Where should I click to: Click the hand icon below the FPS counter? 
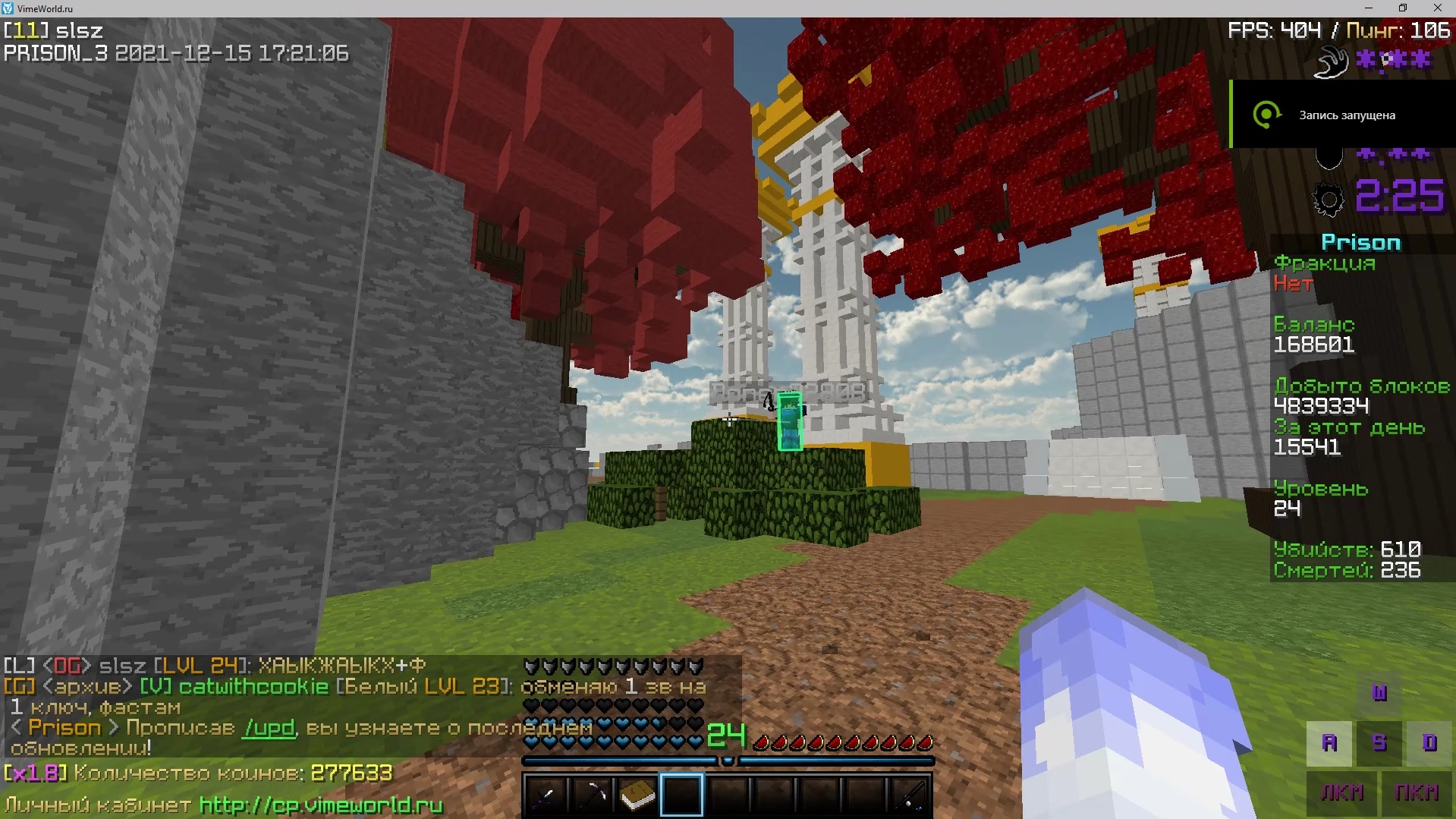(1331, 61)
